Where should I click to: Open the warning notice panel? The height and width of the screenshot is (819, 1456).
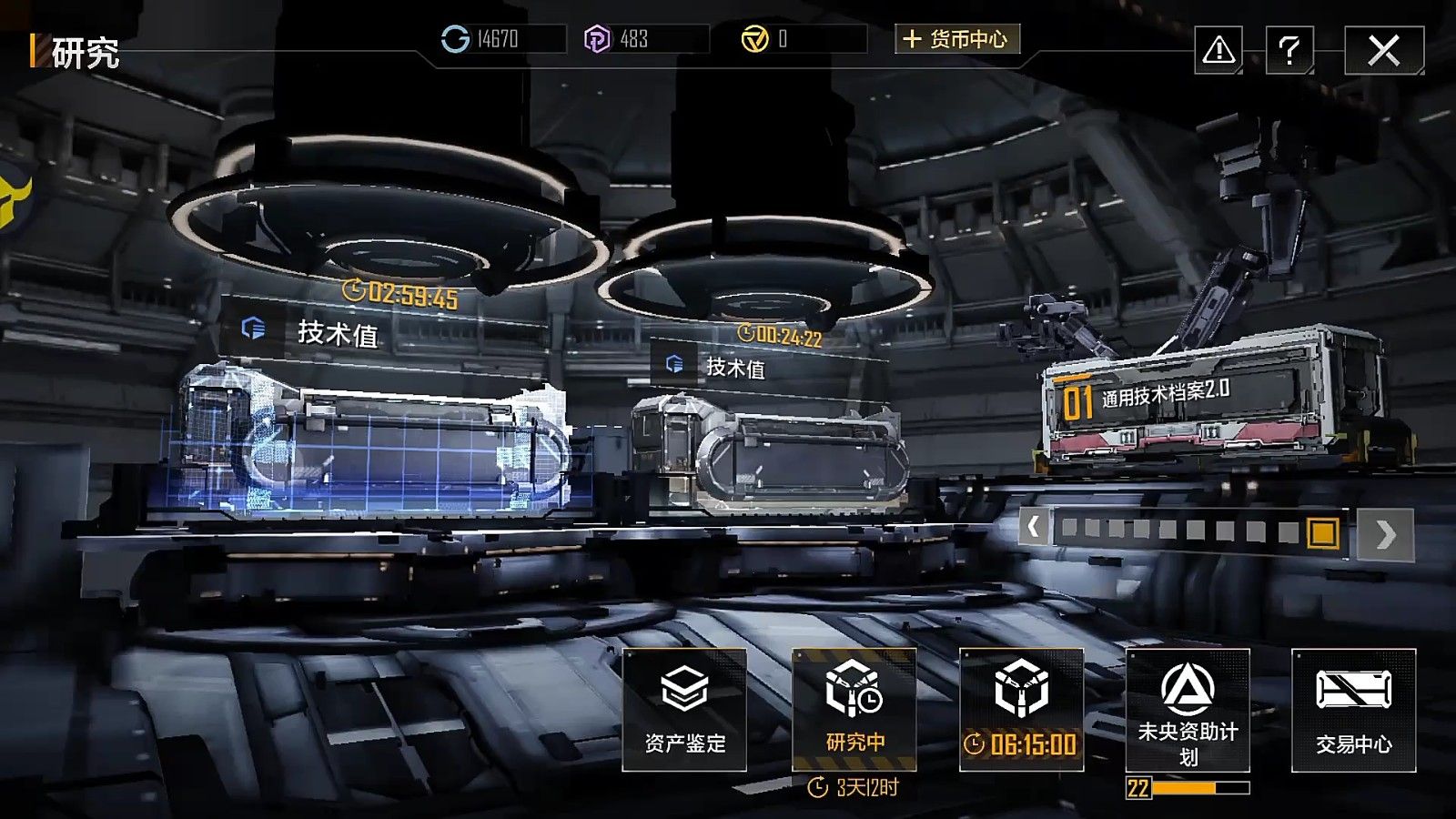[1220, 51]
